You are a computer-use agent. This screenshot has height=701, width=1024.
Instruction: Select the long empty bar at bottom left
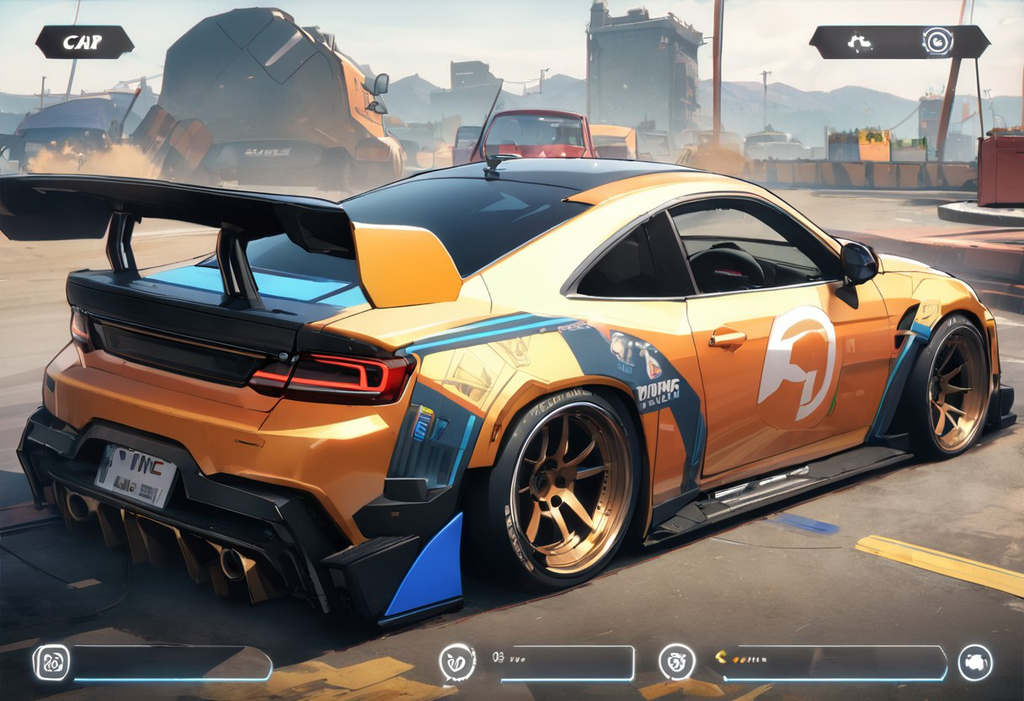[170, 663]
